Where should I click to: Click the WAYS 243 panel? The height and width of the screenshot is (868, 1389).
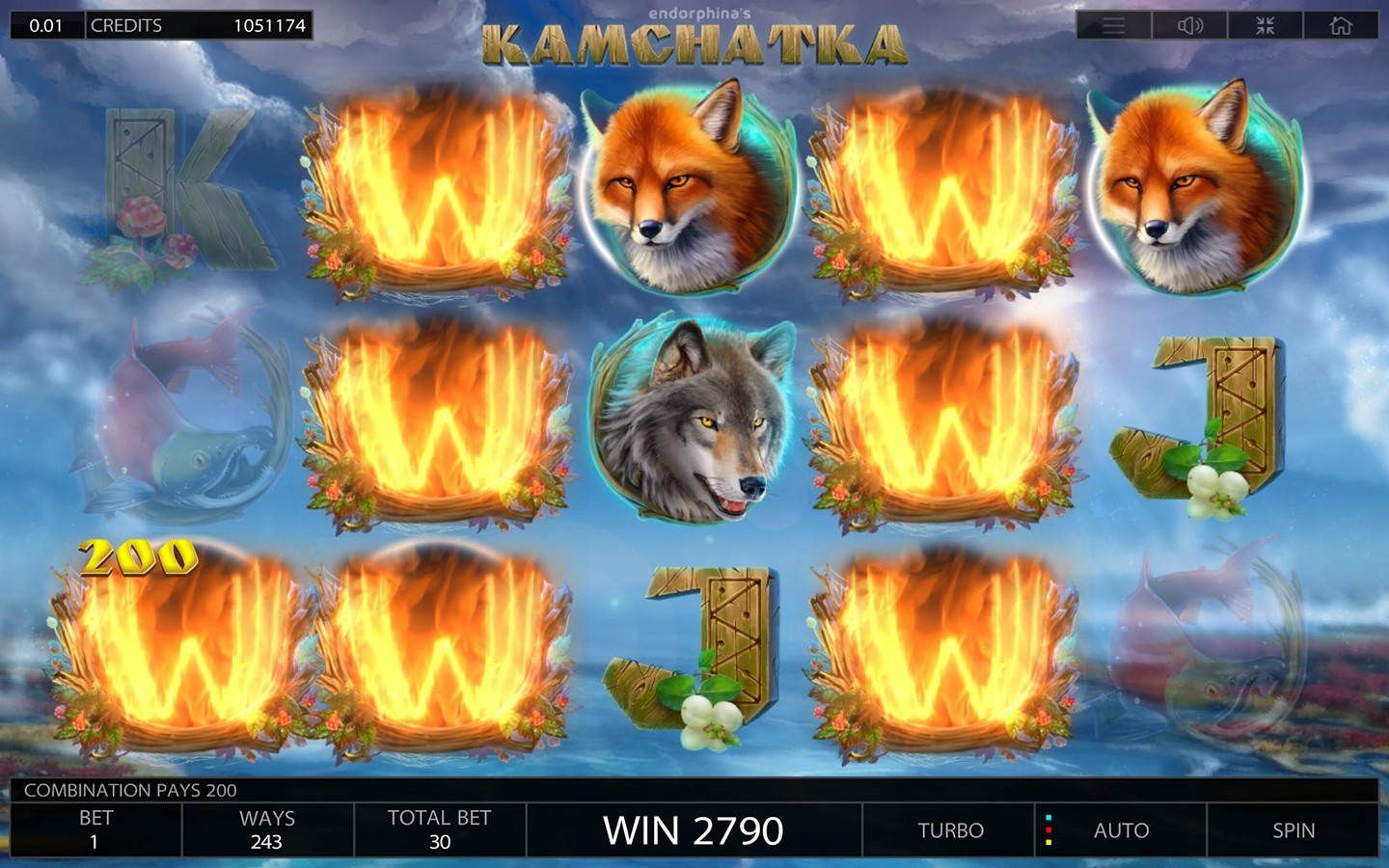pyautogui.click(x=267, y=830)
